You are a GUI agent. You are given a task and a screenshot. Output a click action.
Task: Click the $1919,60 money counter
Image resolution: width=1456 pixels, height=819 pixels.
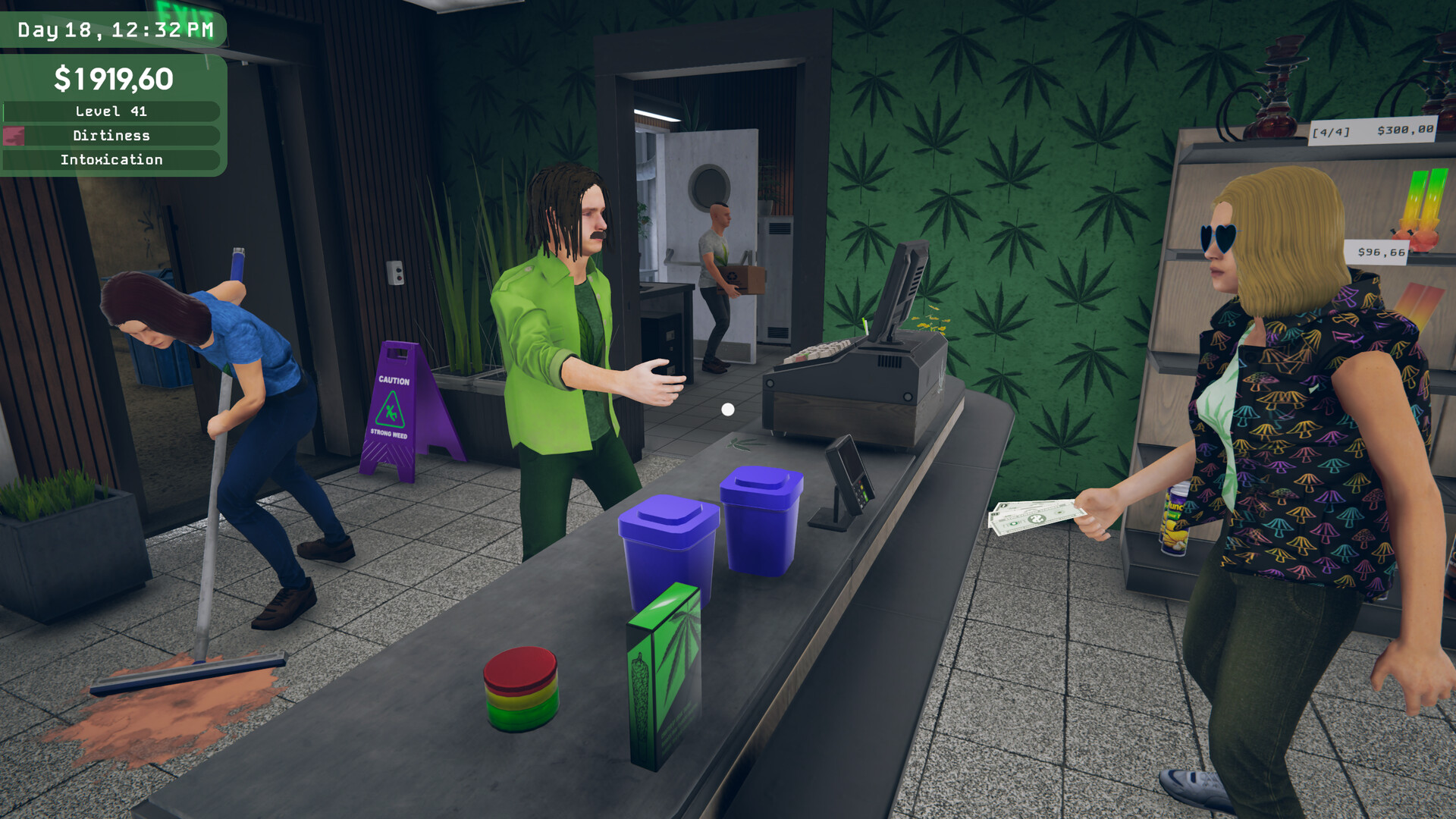(114, 76)
